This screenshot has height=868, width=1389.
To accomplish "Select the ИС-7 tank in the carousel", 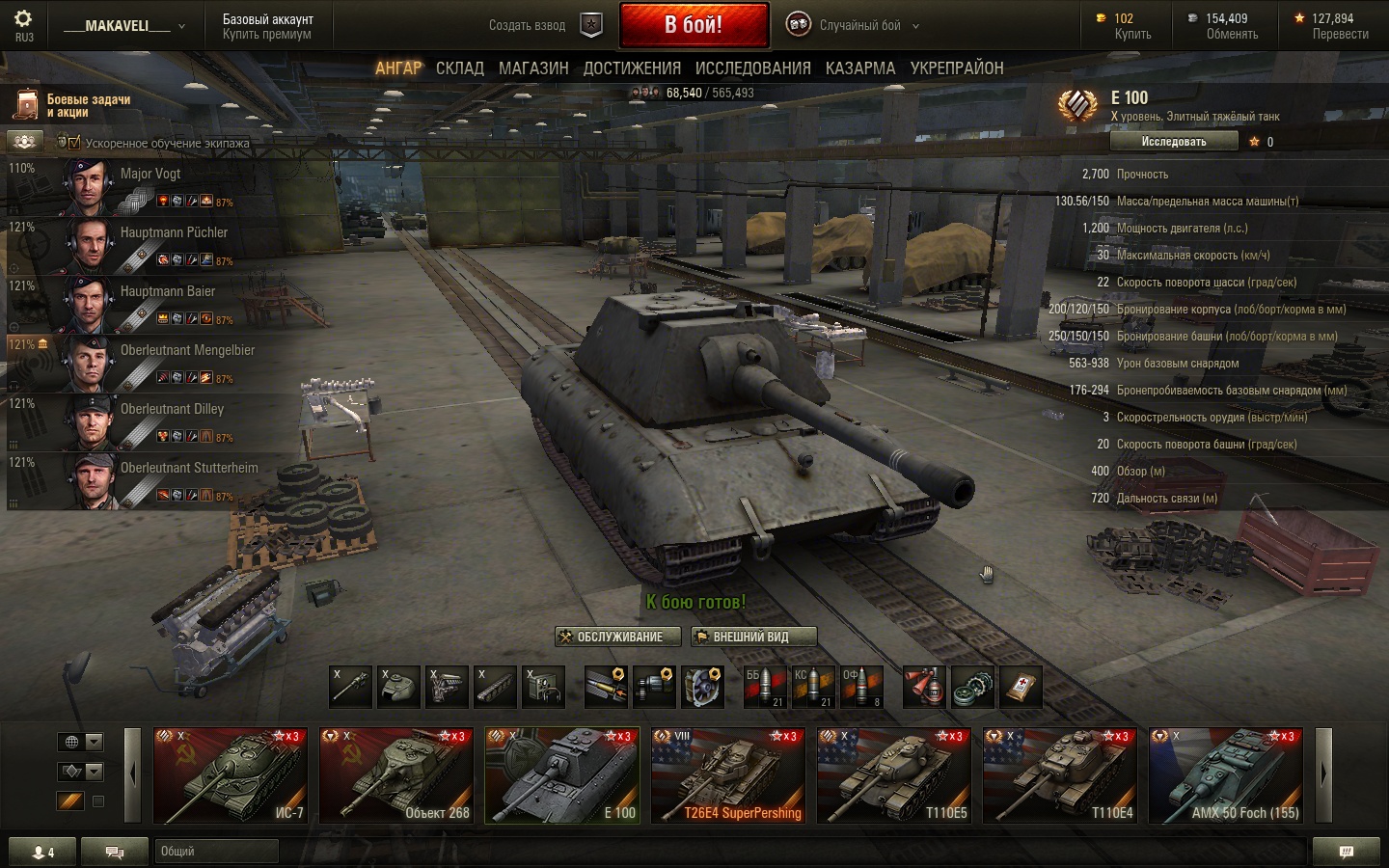I will click(231, 775).
